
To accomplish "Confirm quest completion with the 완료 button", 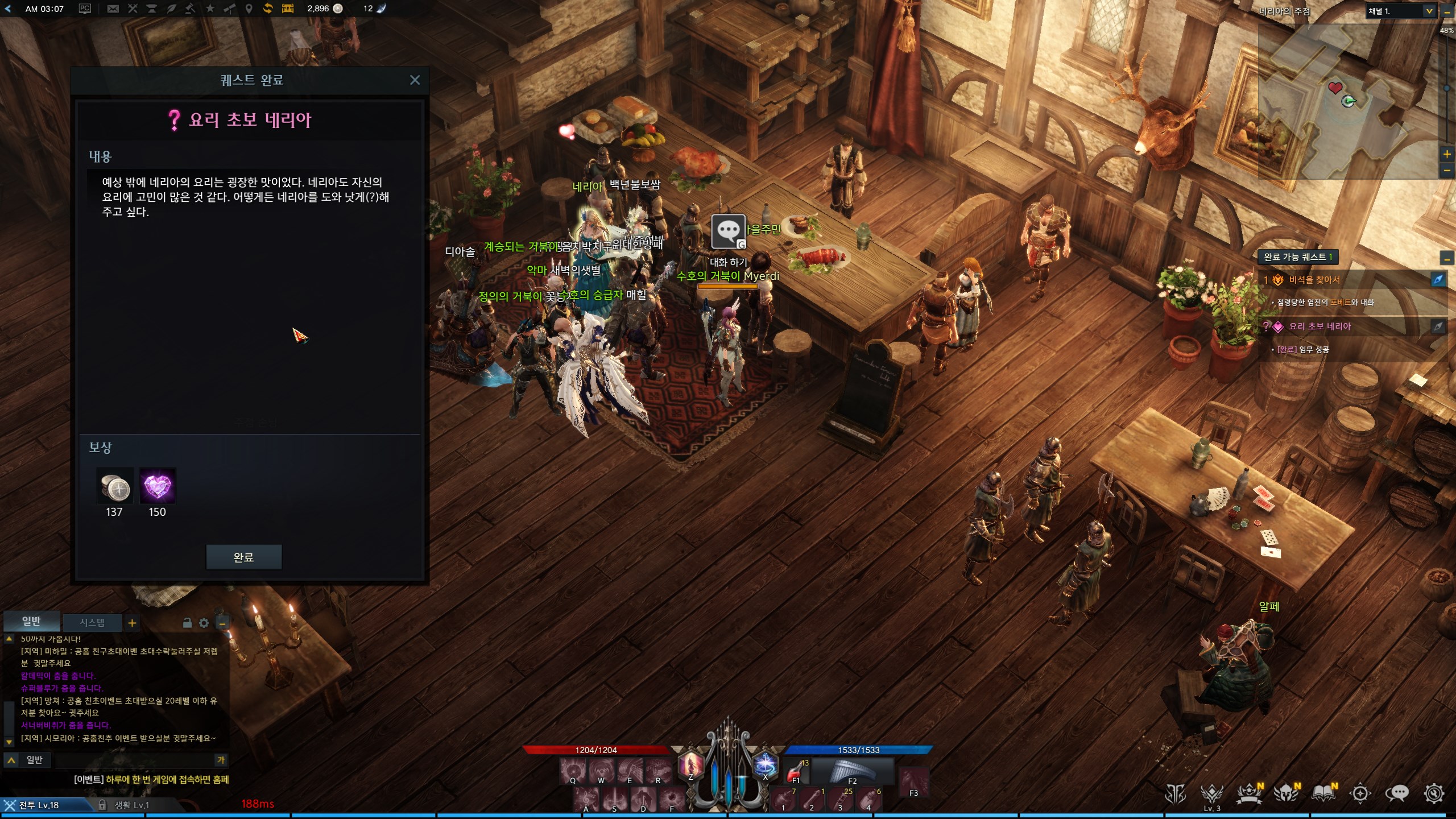I will pos(243,557).
